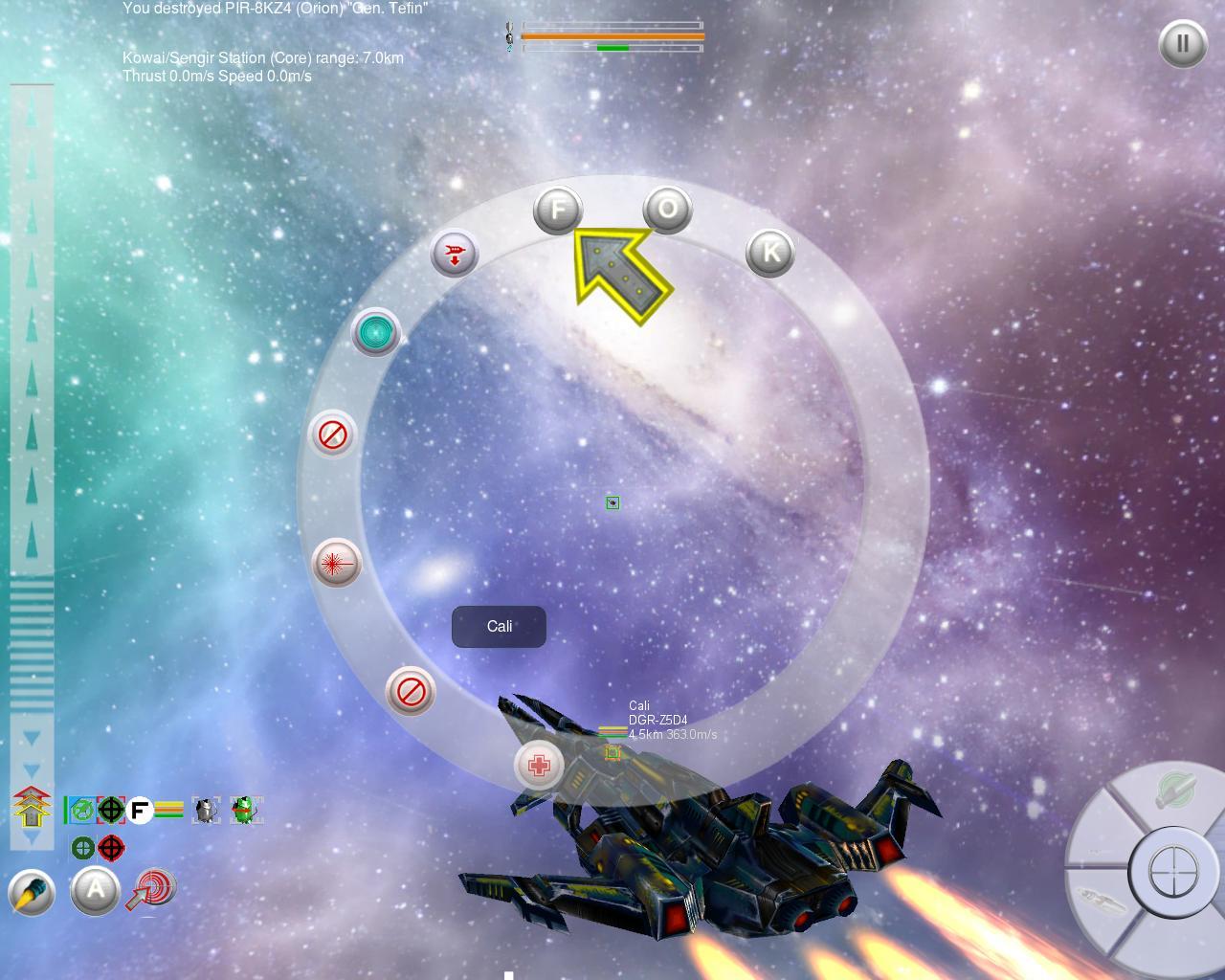The image size is (1225, 980).
Task: Choose the red cross medical button
Action: 539,765
